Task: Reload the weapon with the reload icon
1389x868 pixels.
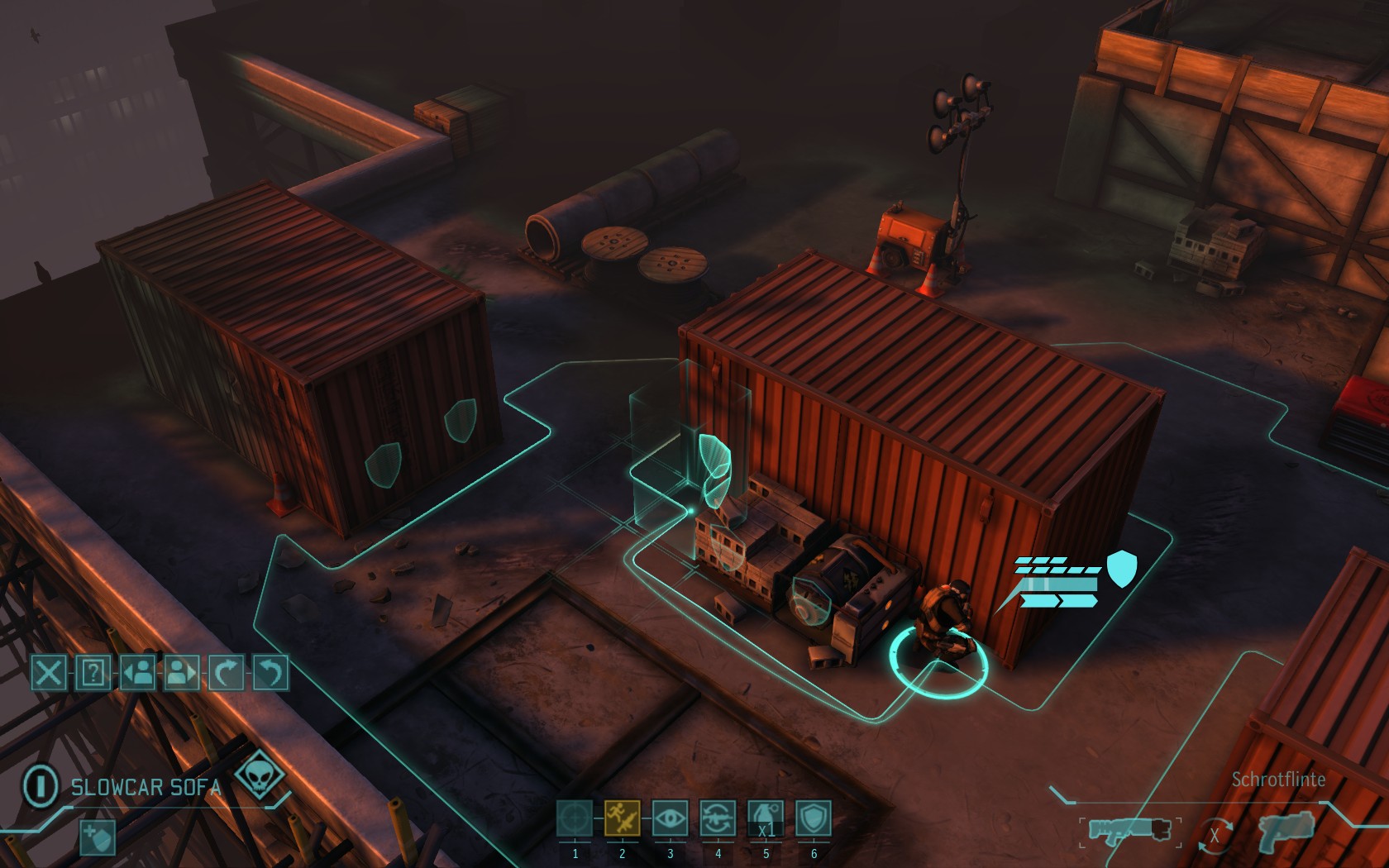Action: pyautogui.click(x=718, y=818)
